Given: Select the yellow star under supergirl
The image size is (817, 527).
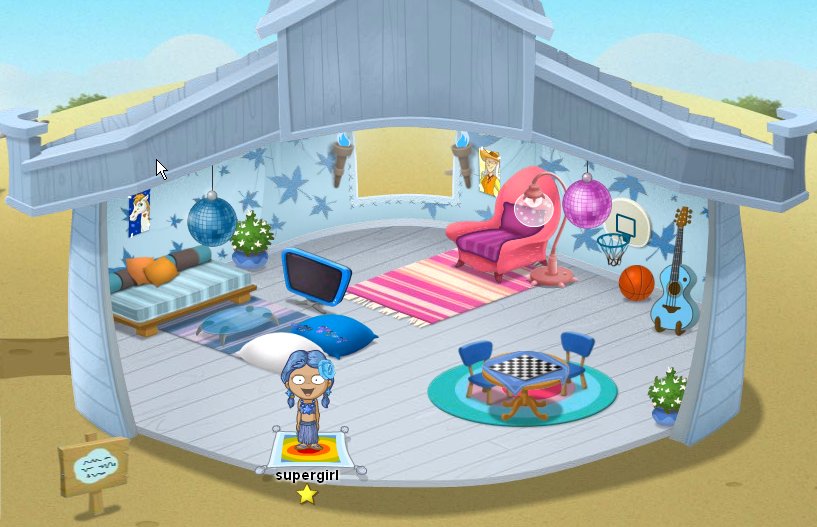Looking at the screenshot, I should [x=307, y=494].
